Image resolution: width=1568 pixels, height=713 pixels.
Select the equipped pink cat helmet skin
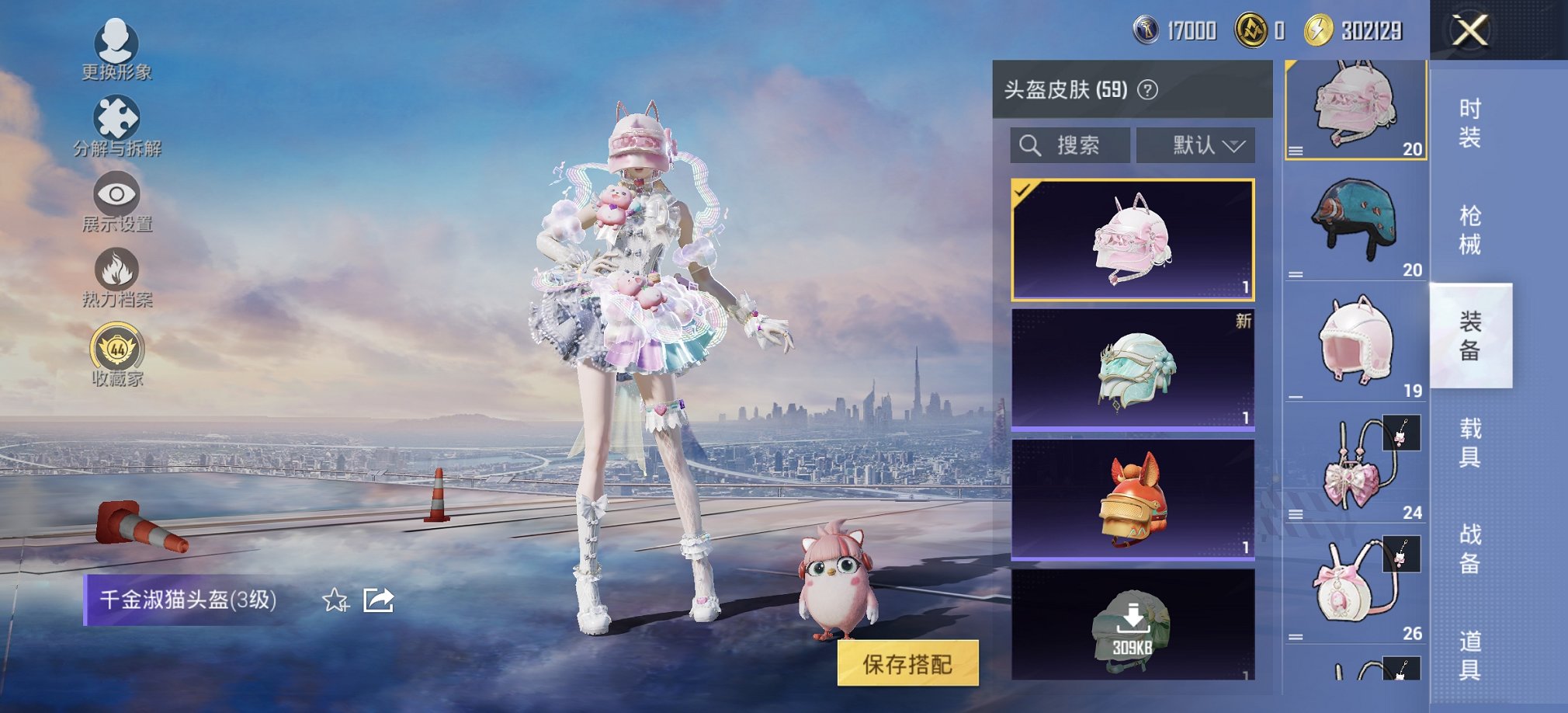point(1133,238)
